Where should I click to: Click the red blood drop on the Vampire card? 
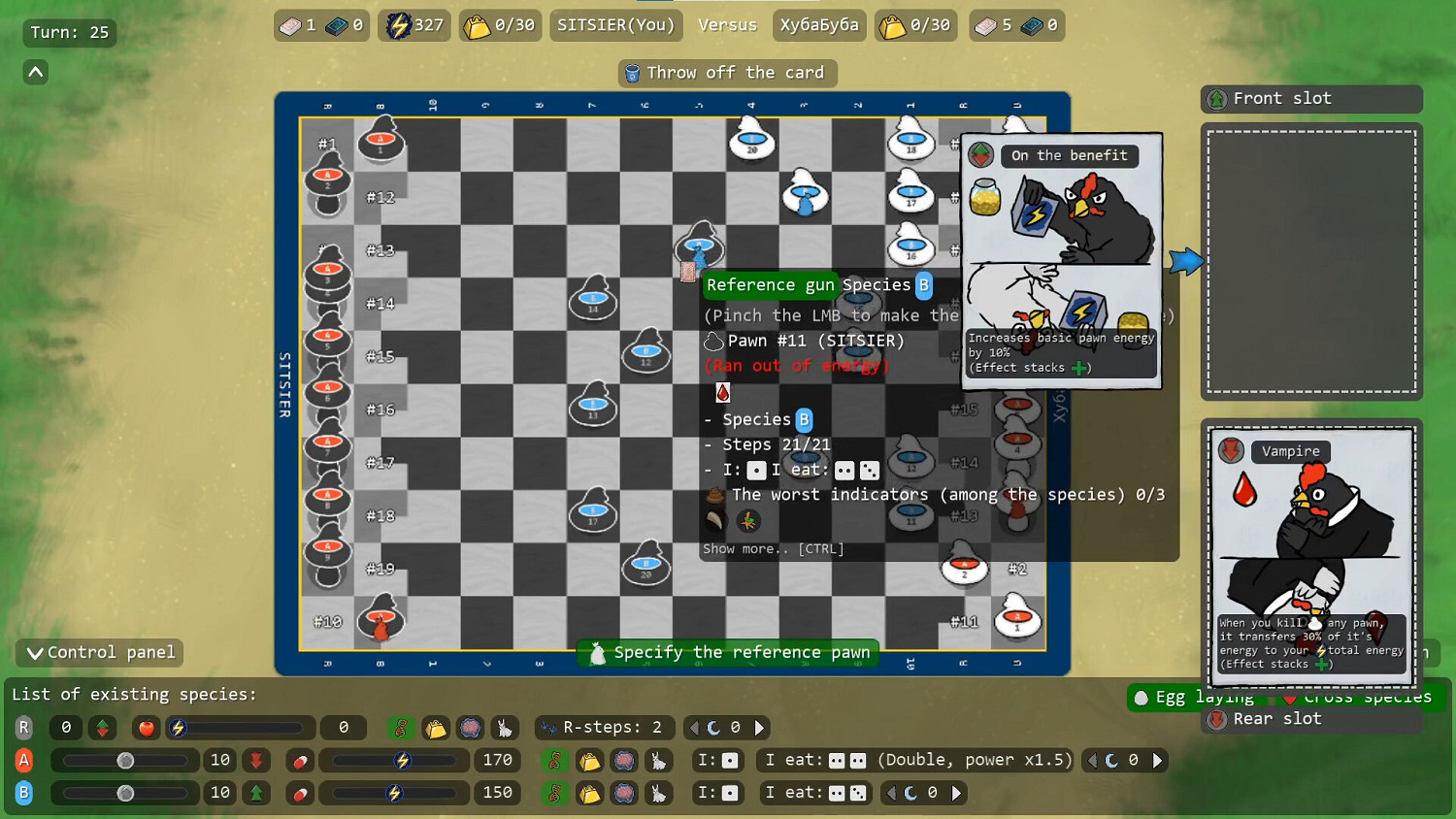coord(1245,490)
